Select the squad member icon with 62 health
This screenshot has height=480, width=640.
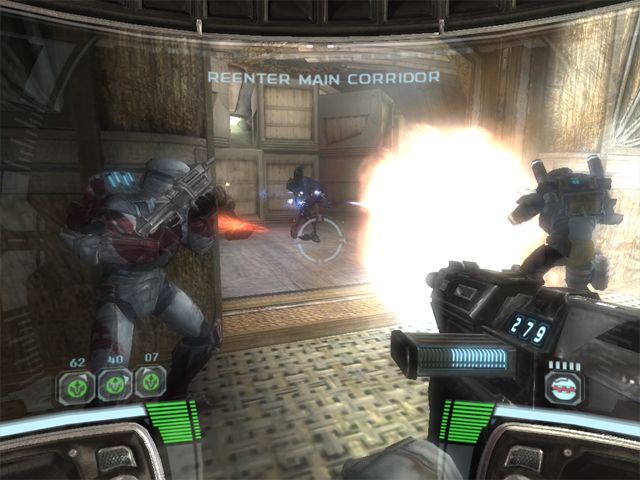point(77,382)
